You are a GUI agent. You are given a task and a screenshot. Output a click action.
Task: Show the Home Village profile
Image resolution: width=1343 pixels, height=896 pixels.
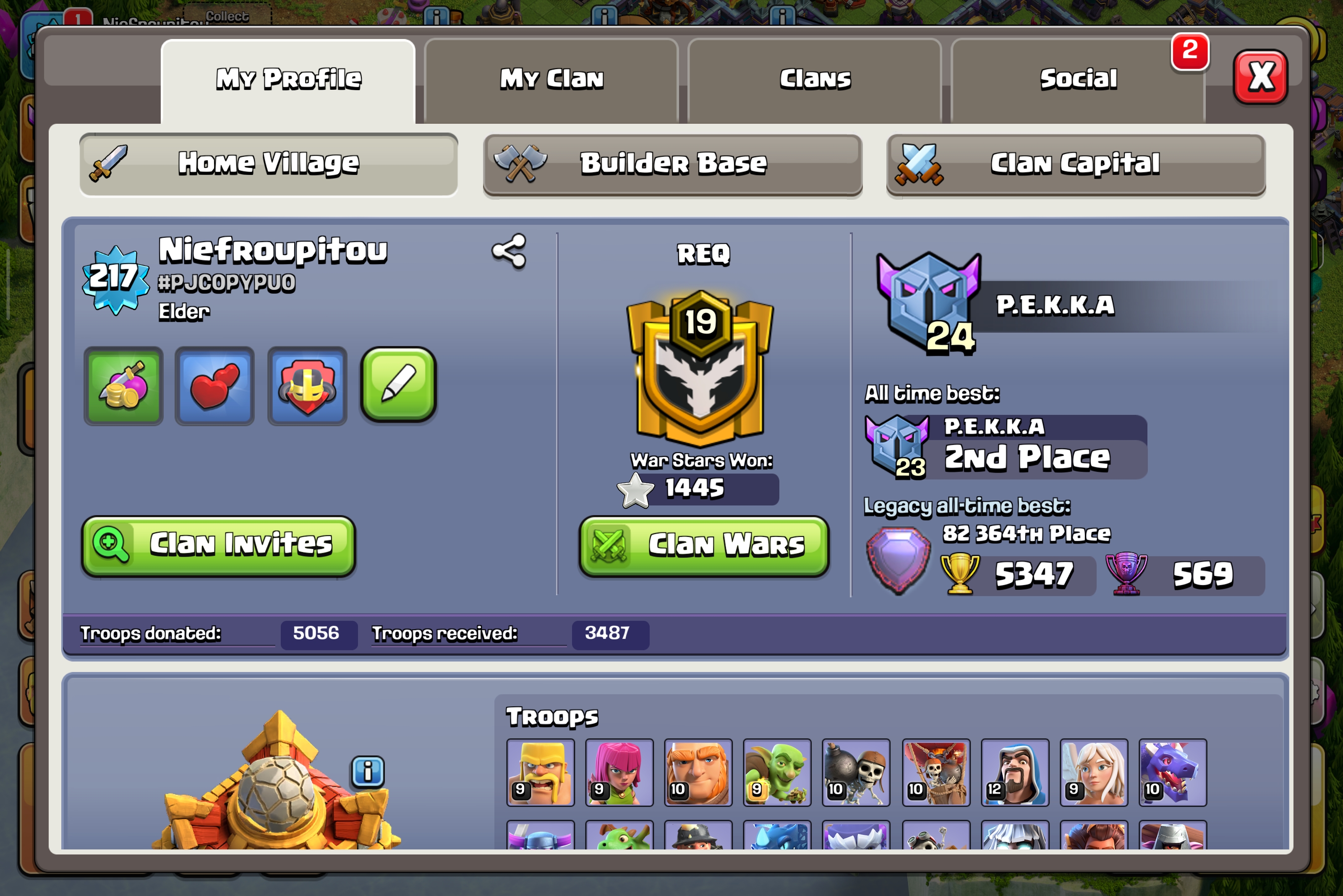pos(269,164)
